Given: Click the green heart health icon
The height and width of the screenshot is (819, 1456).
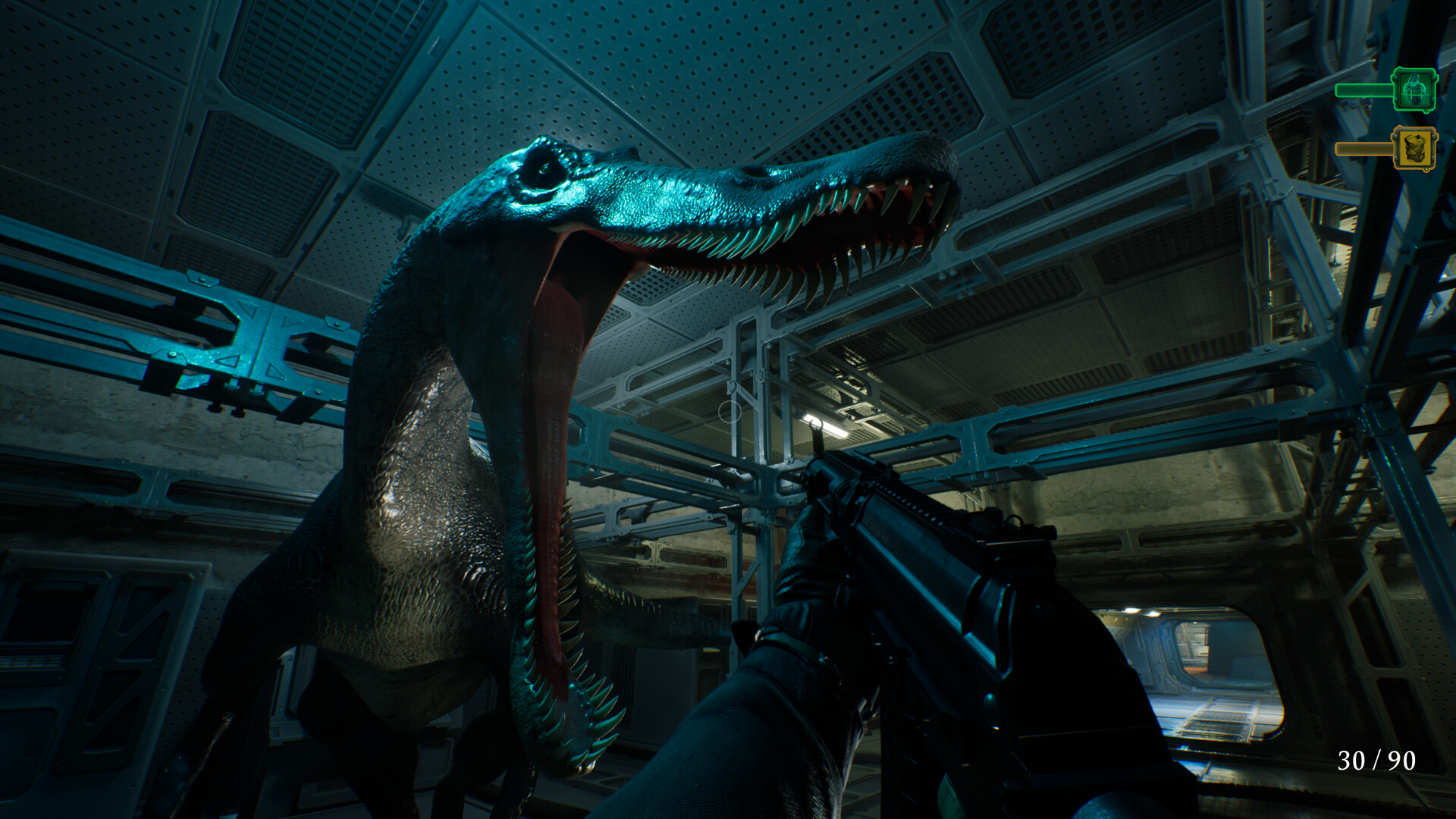Looking at the screenshot, I should click(1414, 90).
